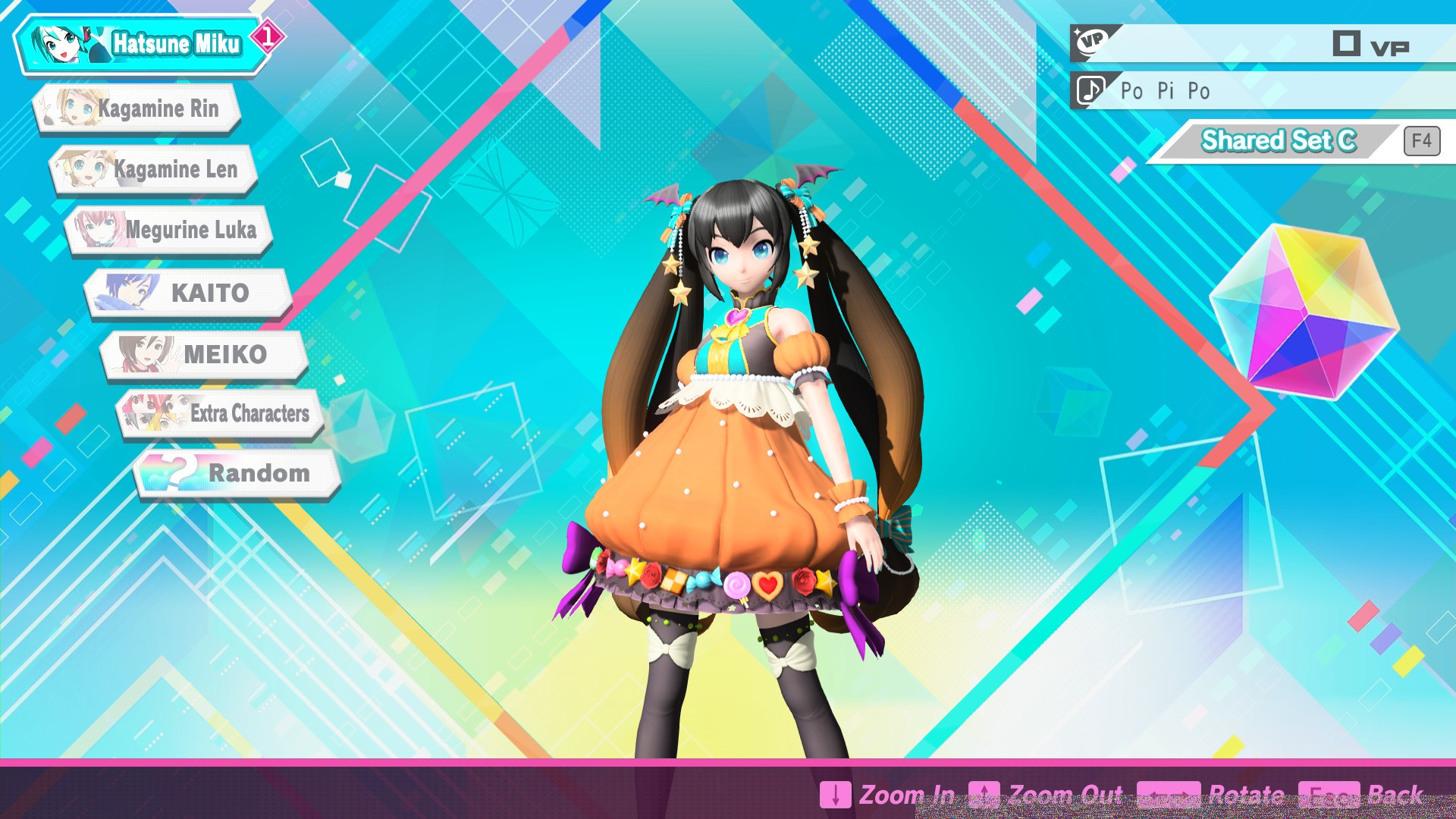
Task: Toggle the module count badge on Hatsune Miku
Action: pos(268,34)
